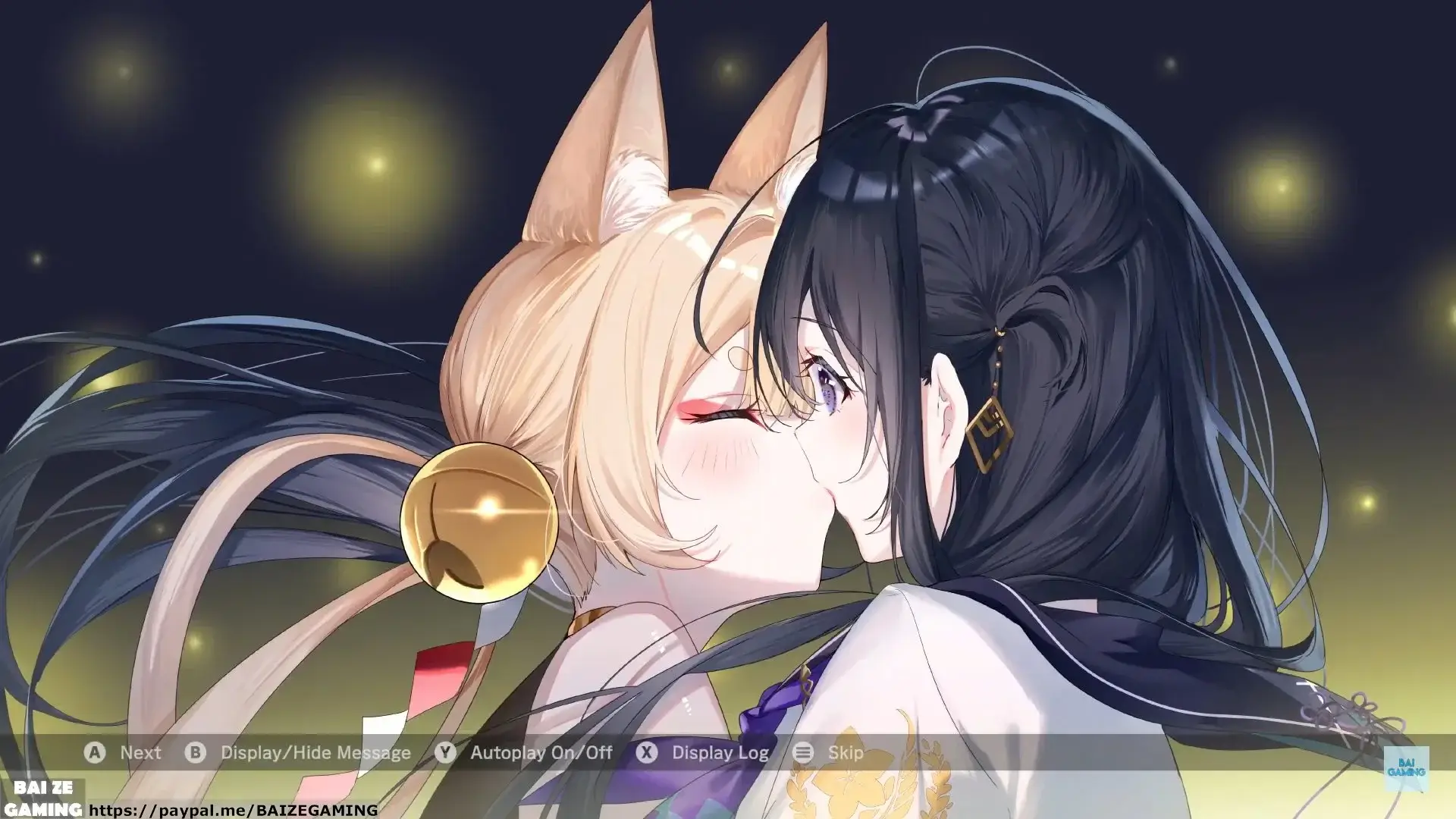
Task: Show the message box again
Action: pyautogui.click(x=315, y=753)
